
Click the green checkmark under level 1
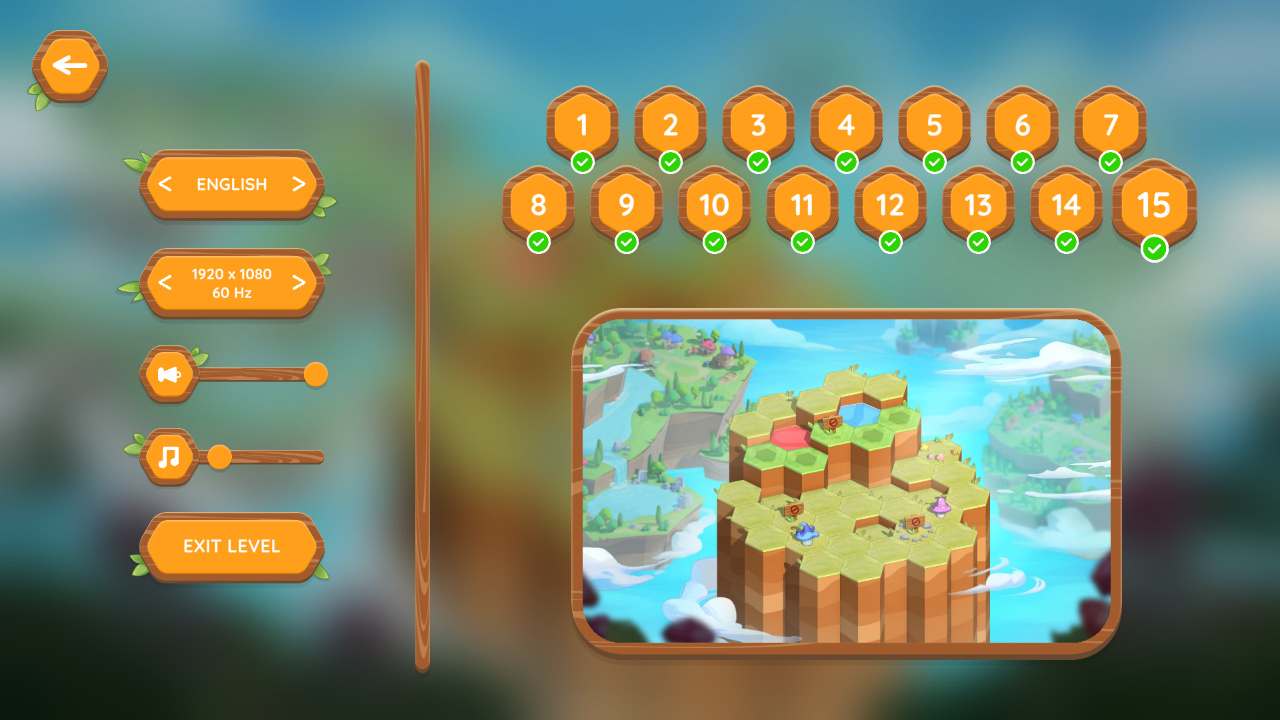click(x=583, y=160)
